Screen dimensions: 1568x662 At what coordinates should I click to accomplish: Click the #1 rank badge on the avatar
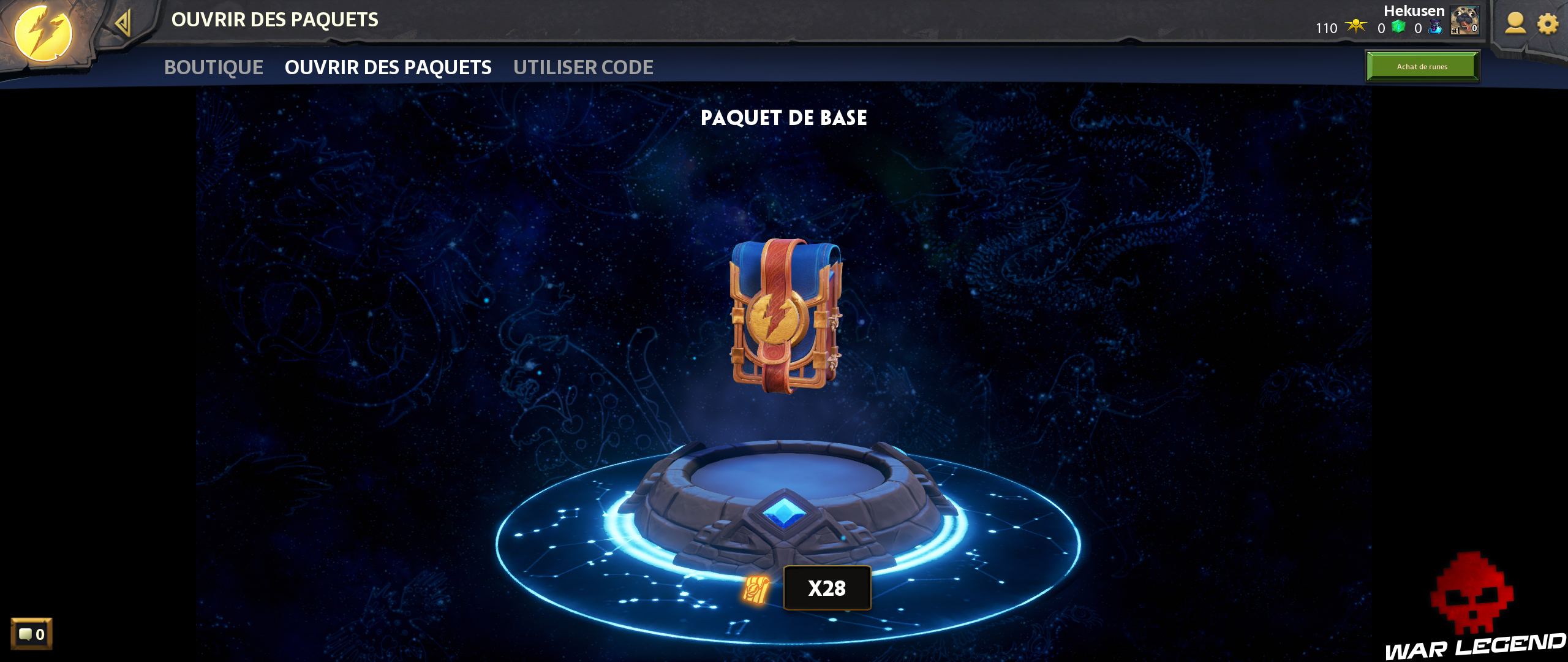coord(1455,31)
